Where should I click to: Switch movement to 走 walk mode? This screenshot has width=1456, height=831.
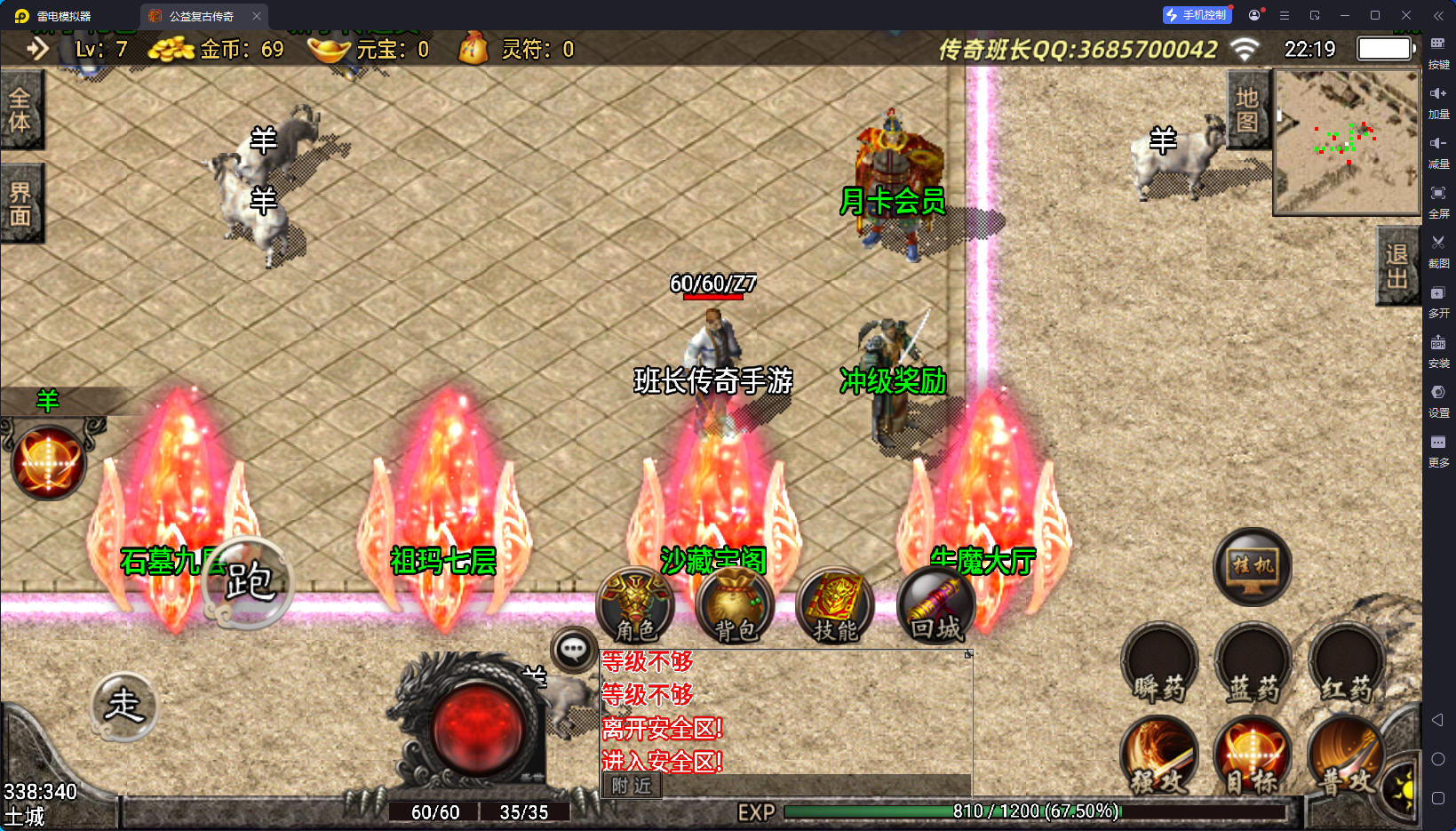point(124,706)
